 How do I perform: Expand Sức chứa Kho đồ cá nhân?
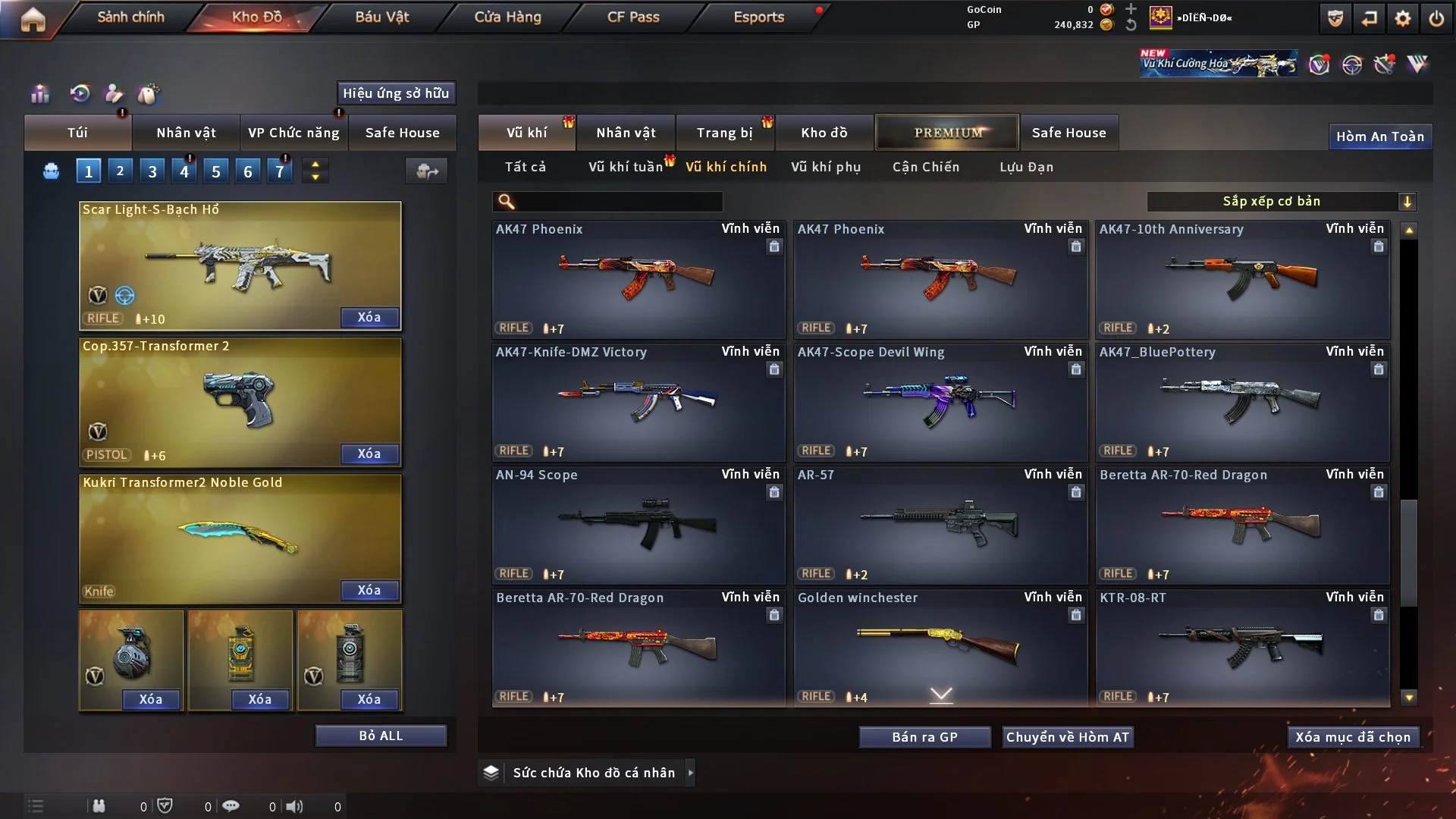690,773
